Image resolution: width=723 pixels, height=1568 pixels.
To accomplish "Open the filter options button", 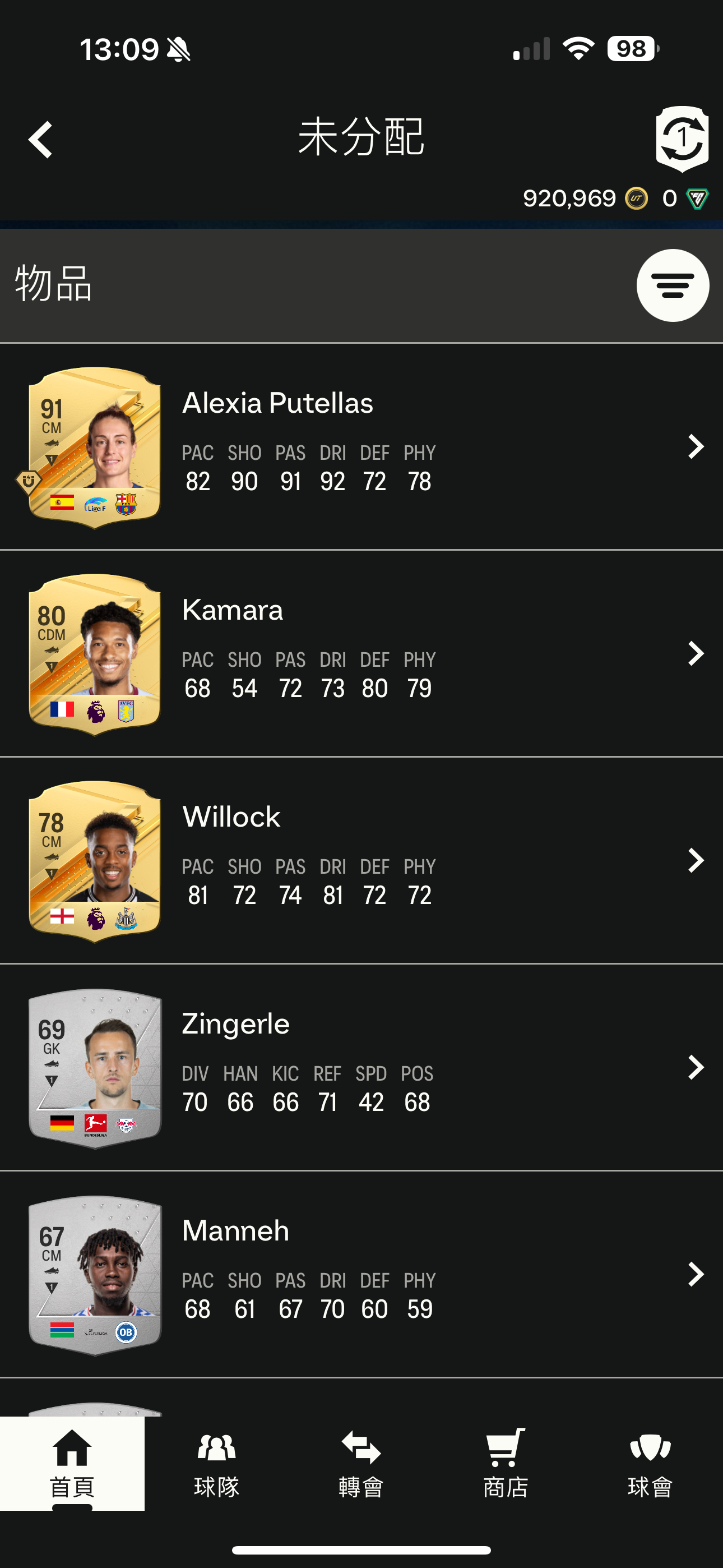I will 673,285.
